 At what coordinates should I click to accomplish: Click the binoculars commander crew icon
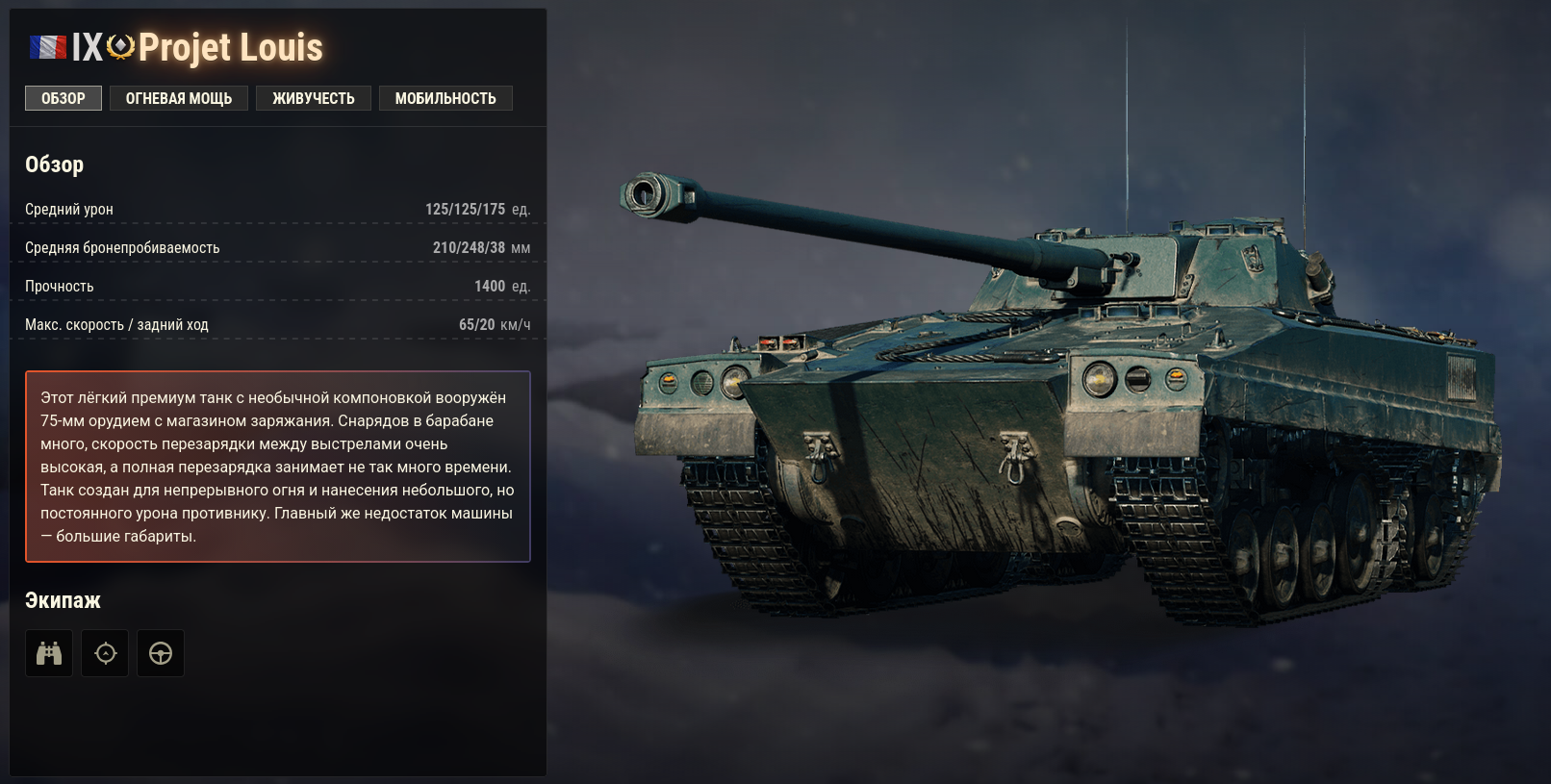49,653
